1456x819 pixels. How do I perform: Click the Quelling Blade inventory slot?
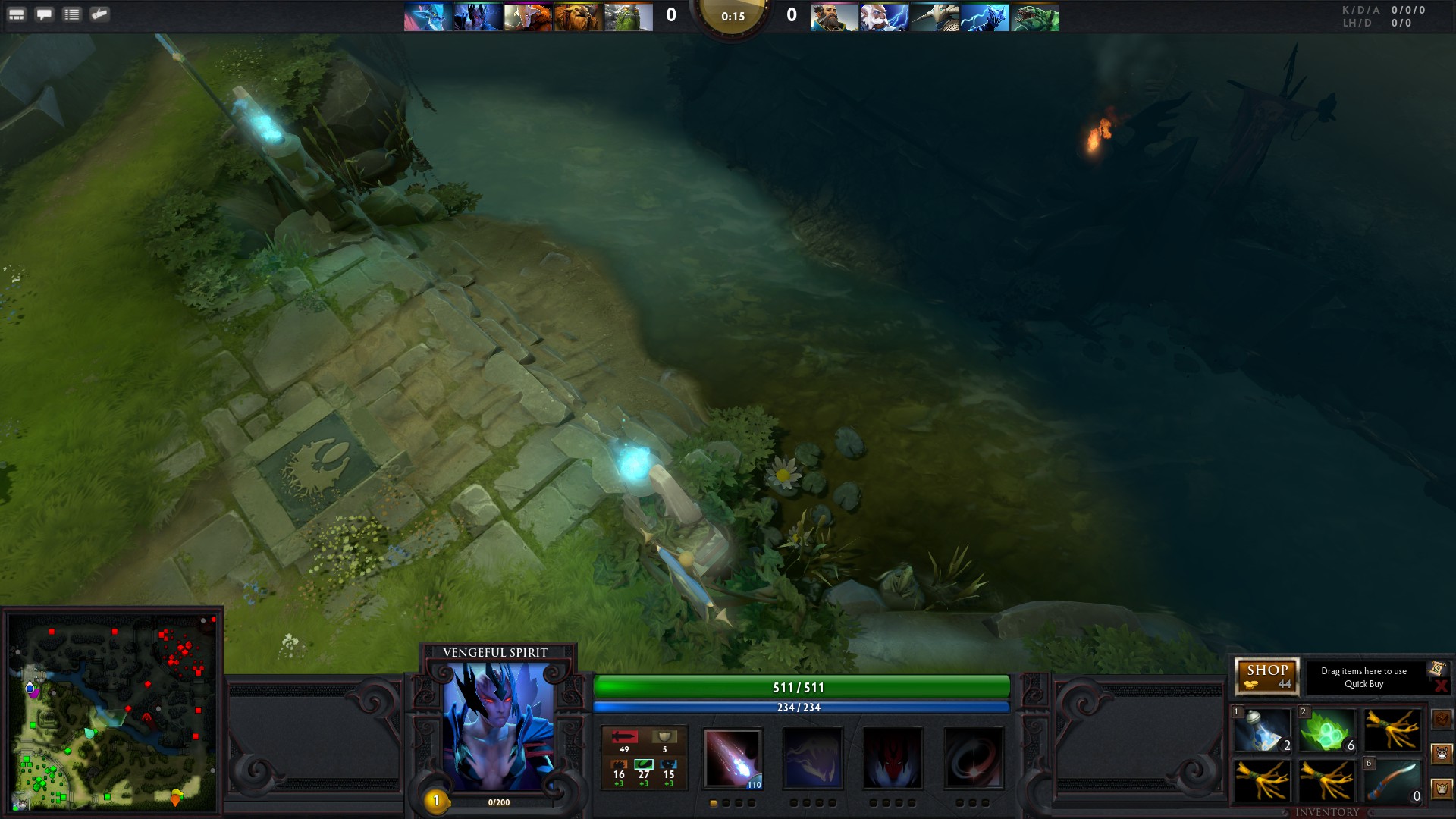click(1392, 781)
